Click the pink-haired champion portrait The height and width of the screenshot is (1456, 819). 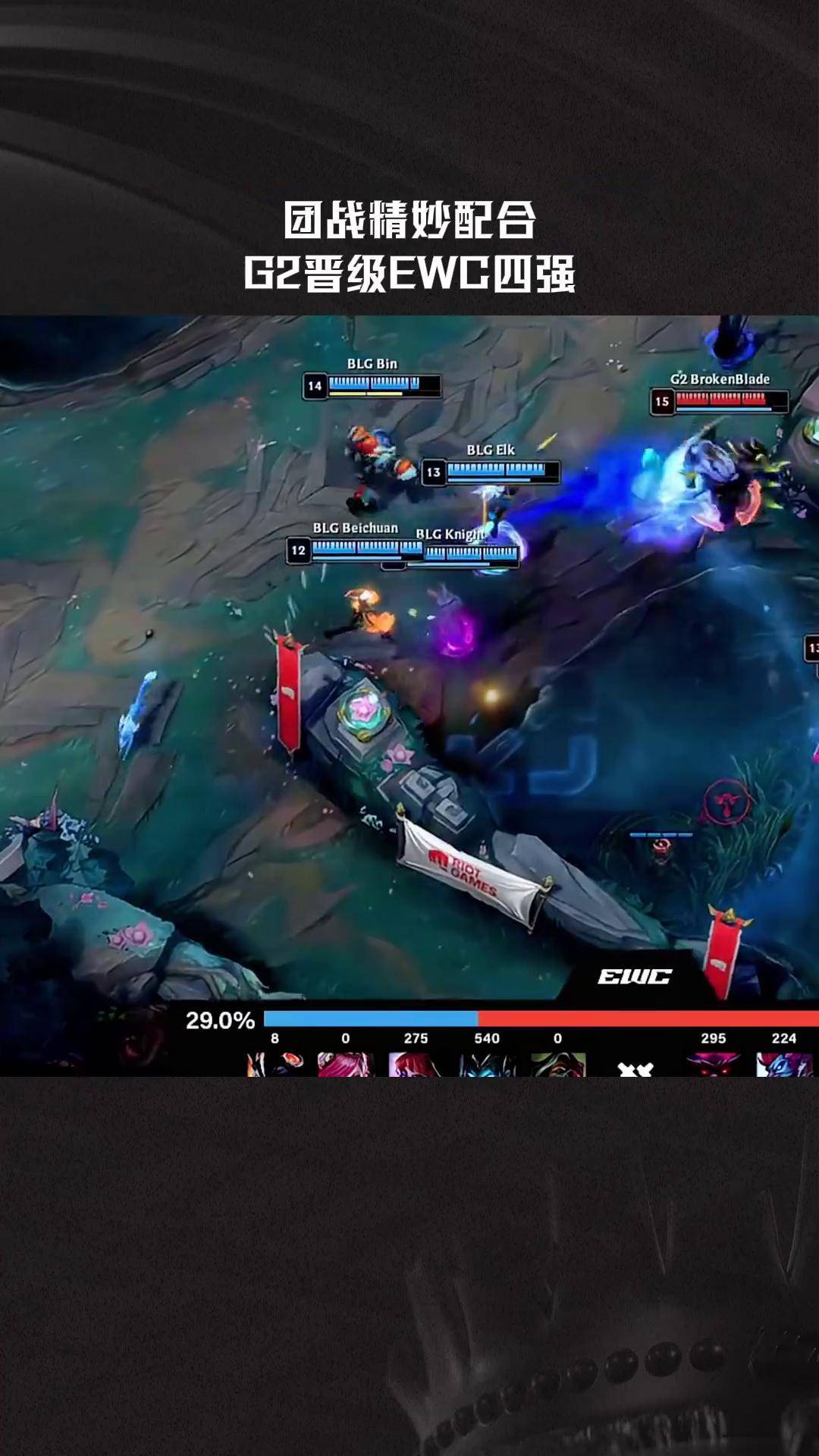tap(345, 1064)
